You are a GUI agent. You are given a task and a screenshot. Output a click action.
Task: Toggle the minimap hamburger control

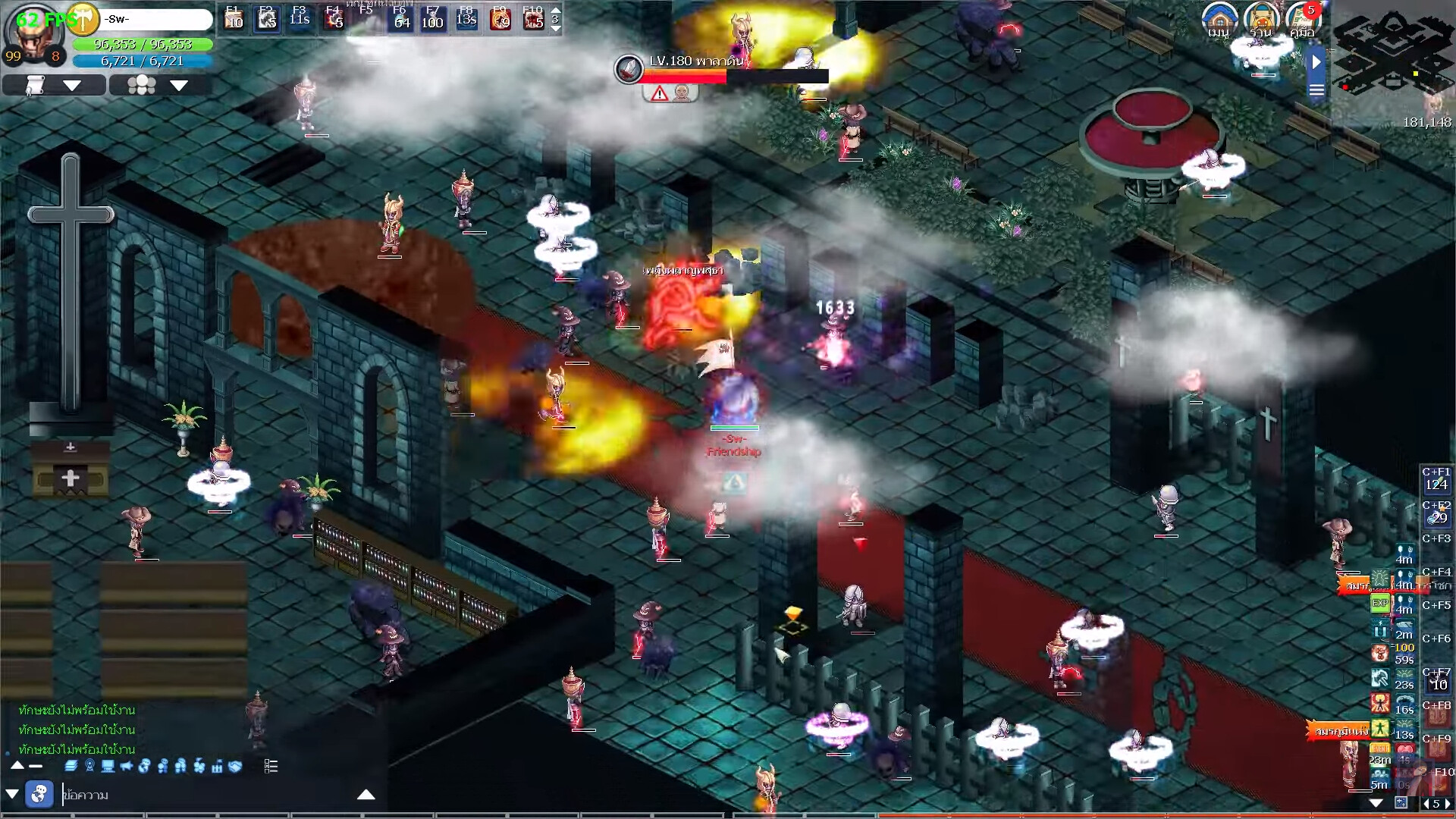tap(1316, 89)
